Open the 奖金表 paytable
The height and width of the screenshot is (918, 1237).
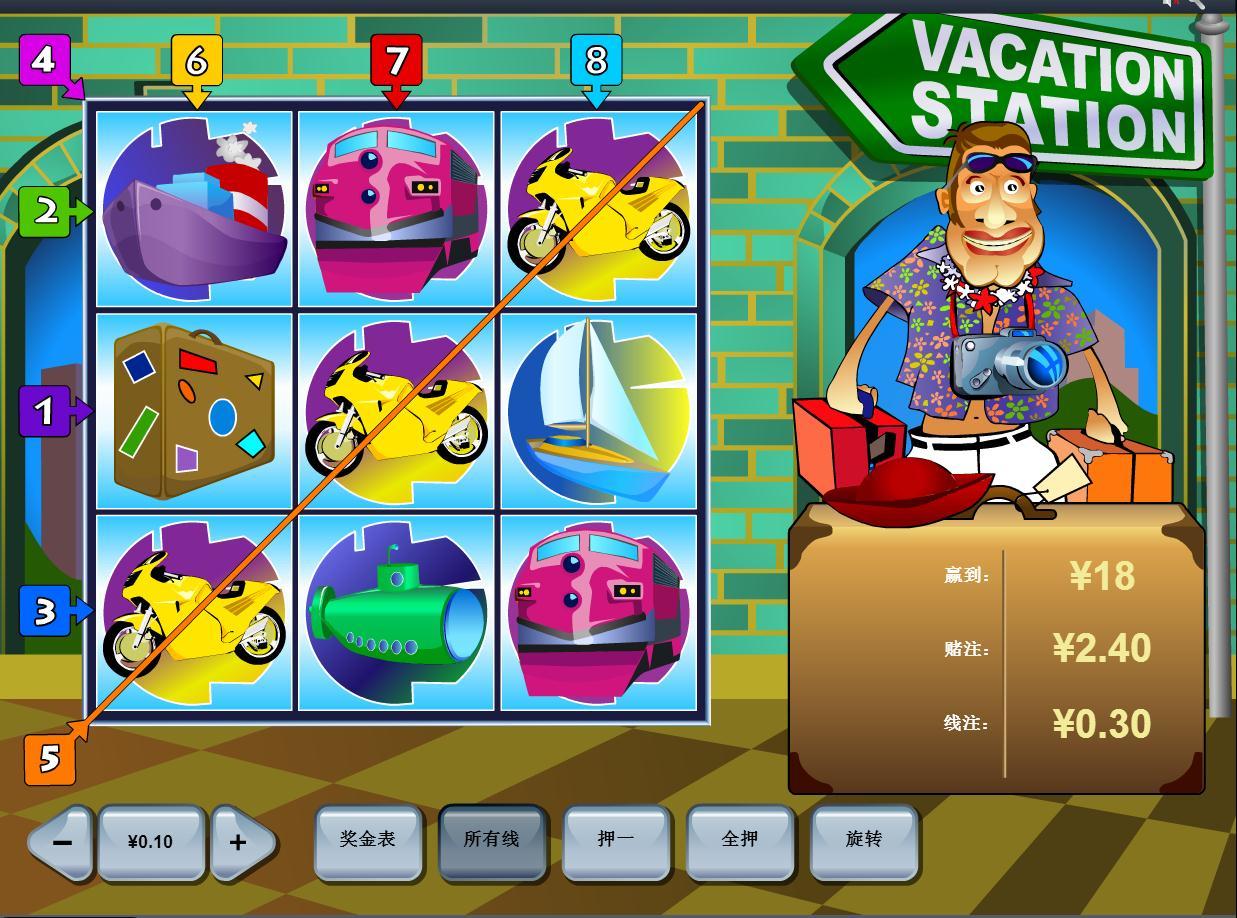368,840
